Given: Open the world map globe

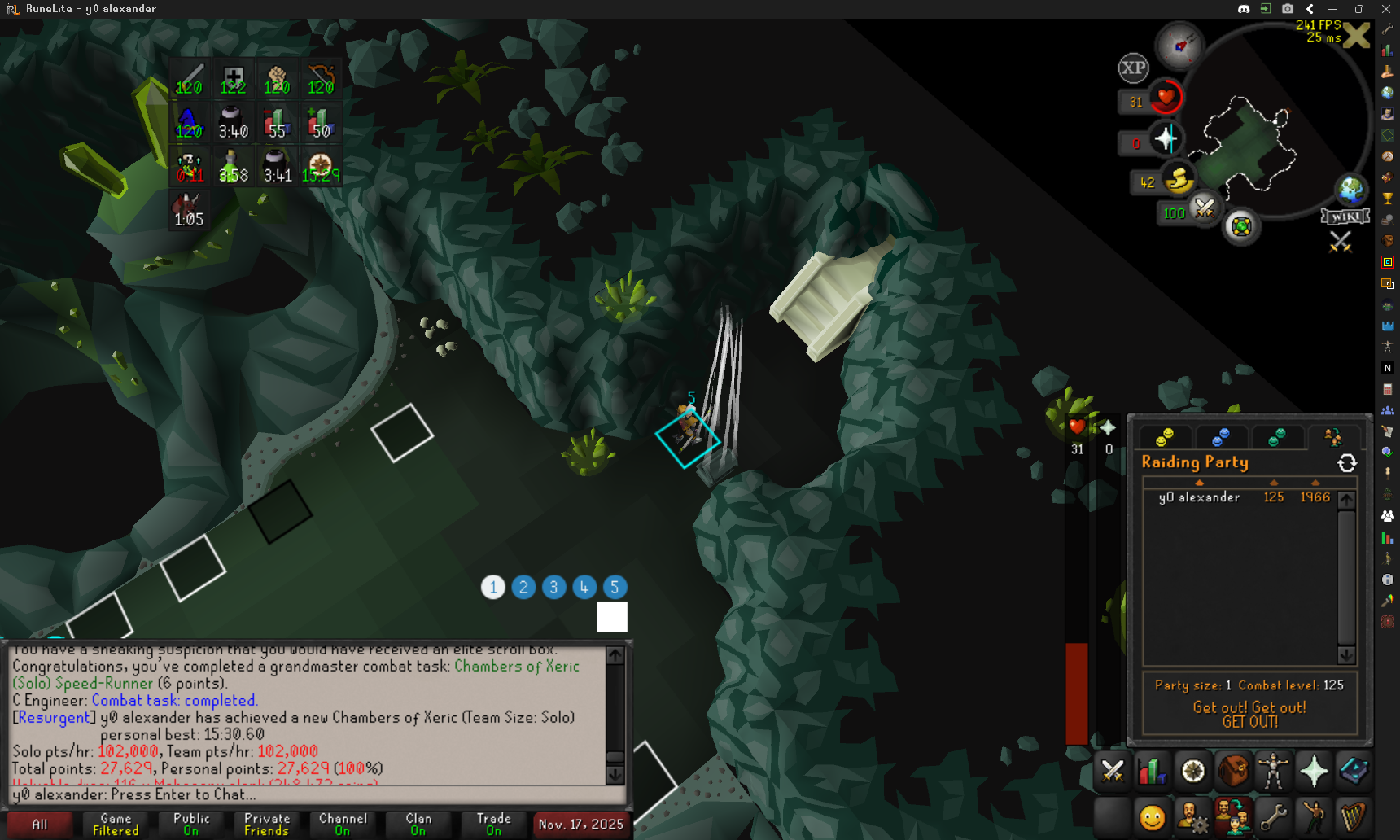Looking at the screenshot, I should [x=1350, y=190].
